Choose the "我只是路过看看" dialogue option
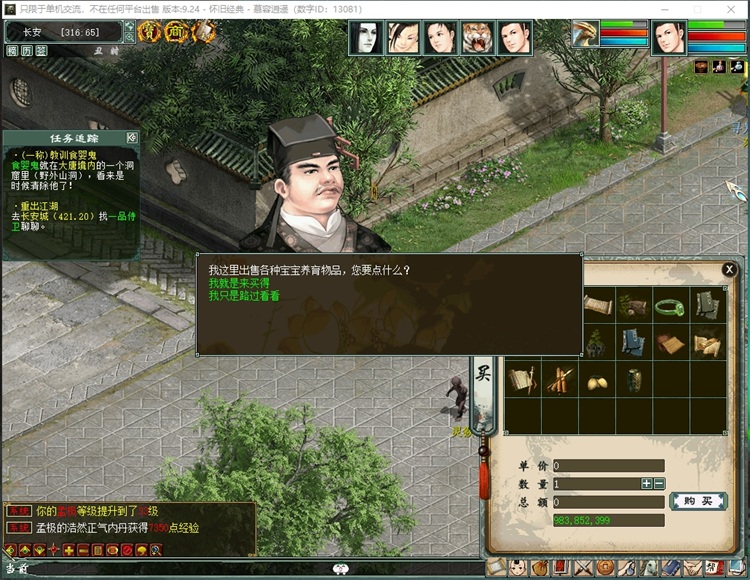Screen dimensions: 750x580 point(244,297)
